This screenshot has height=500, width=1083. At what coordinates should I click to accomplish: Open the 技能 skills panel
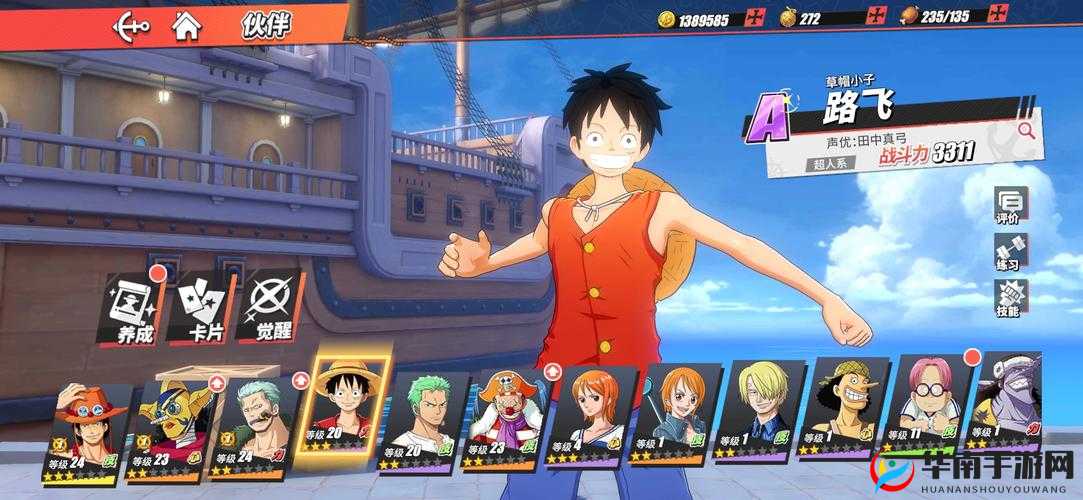pyautogui.click(x=1008, y=299)
